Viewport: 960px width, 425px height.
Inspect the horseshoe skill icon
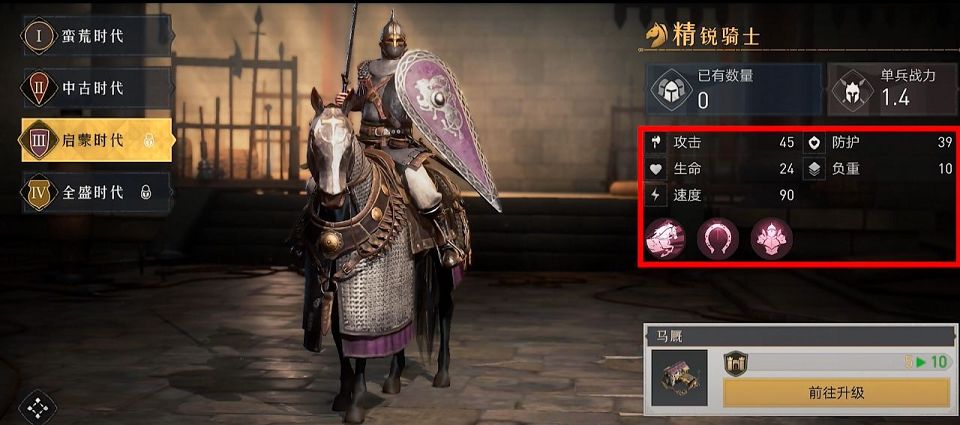pyautogui.click(x=717, y=236)
